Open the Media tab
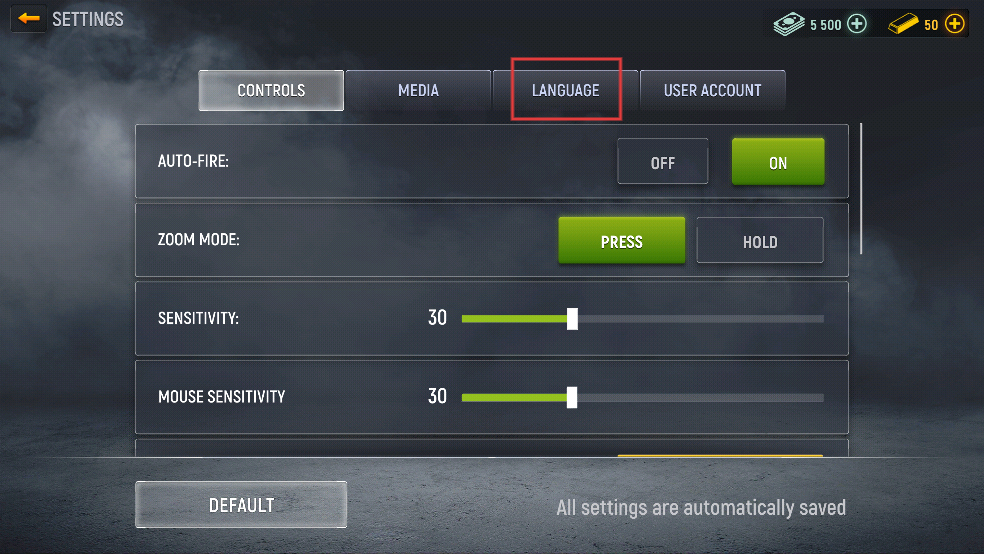The width and height of the screenshot is (984, 554). pyautogui.click(x=418, y=90)
